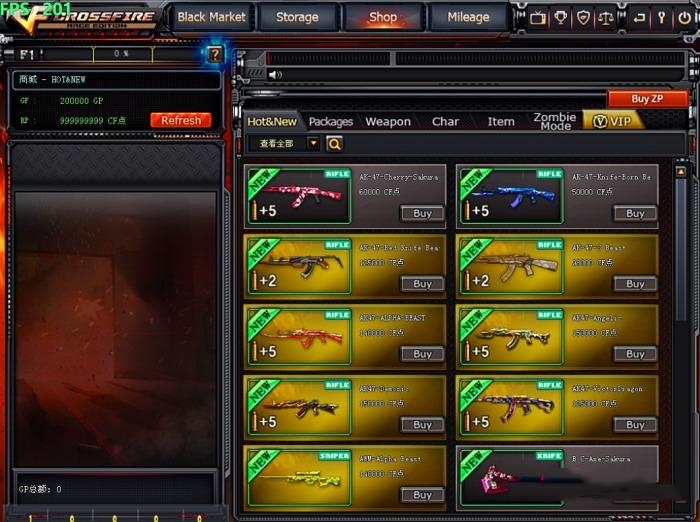
Task: Switch to the Packages tab
Action: pyautogui.click(x=331, y=121)
